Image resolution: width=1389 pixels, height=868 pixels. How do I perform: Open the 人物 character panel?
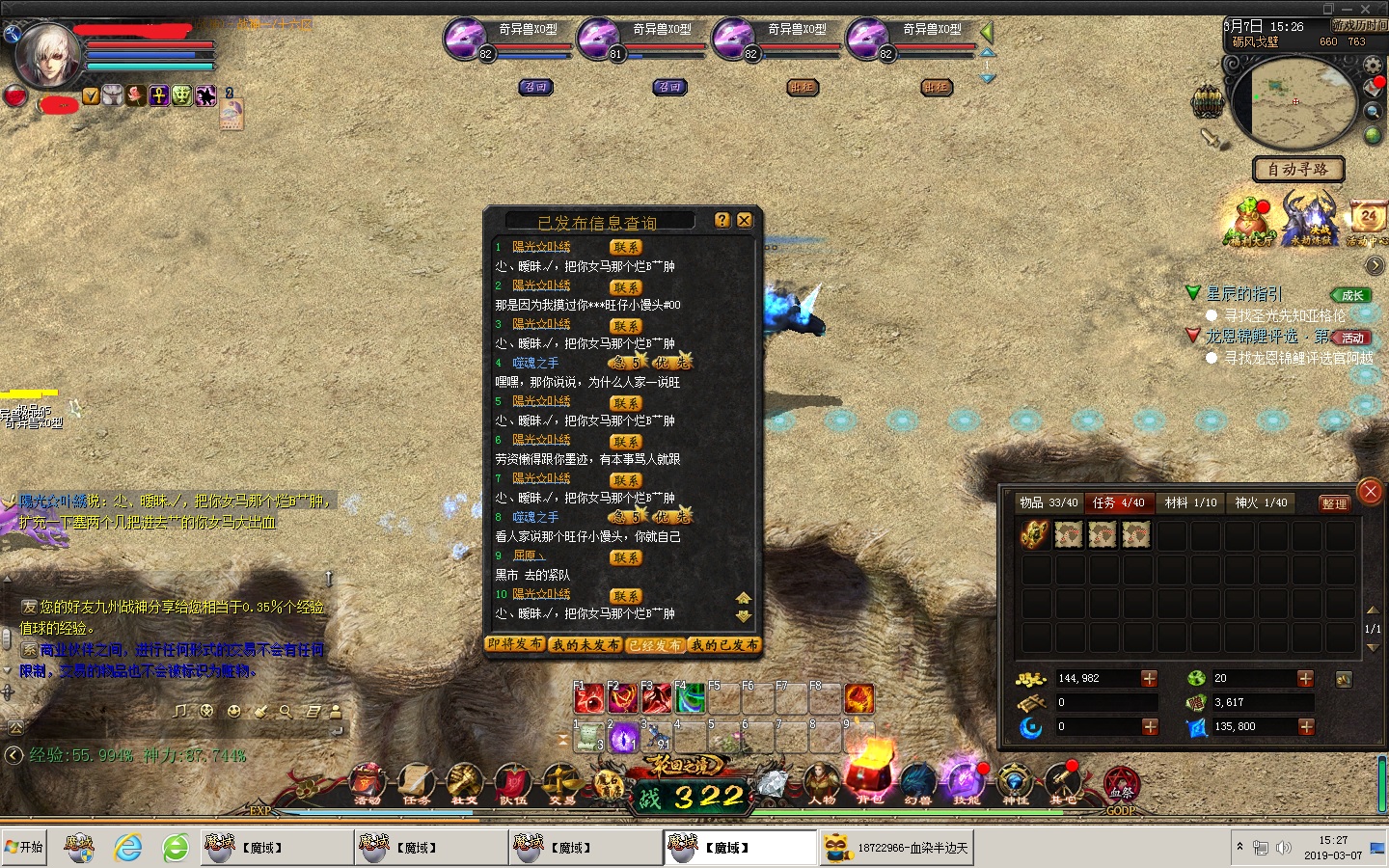point(822,783)
